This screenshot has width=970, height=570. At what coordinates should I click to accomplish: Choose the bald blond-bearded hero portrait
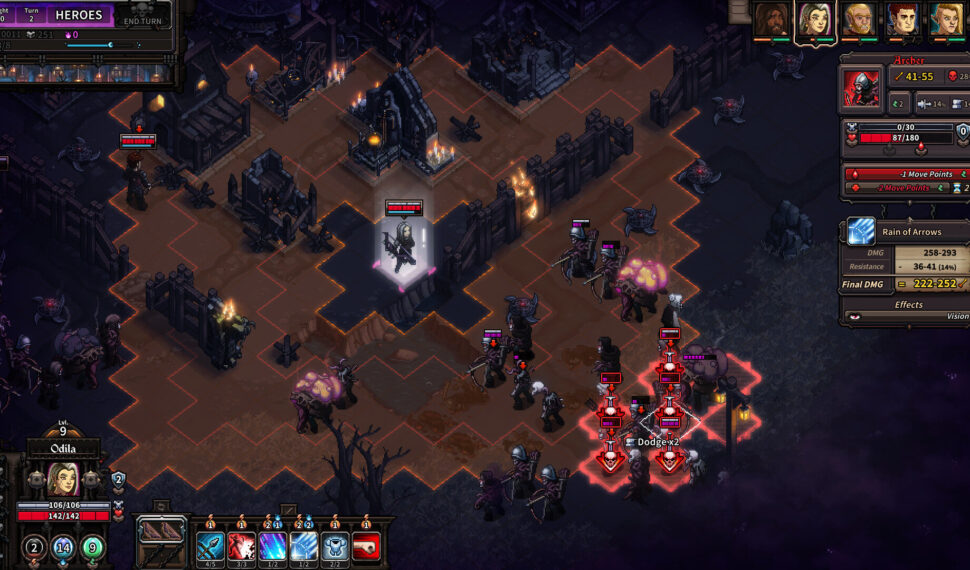pos(859,19)
